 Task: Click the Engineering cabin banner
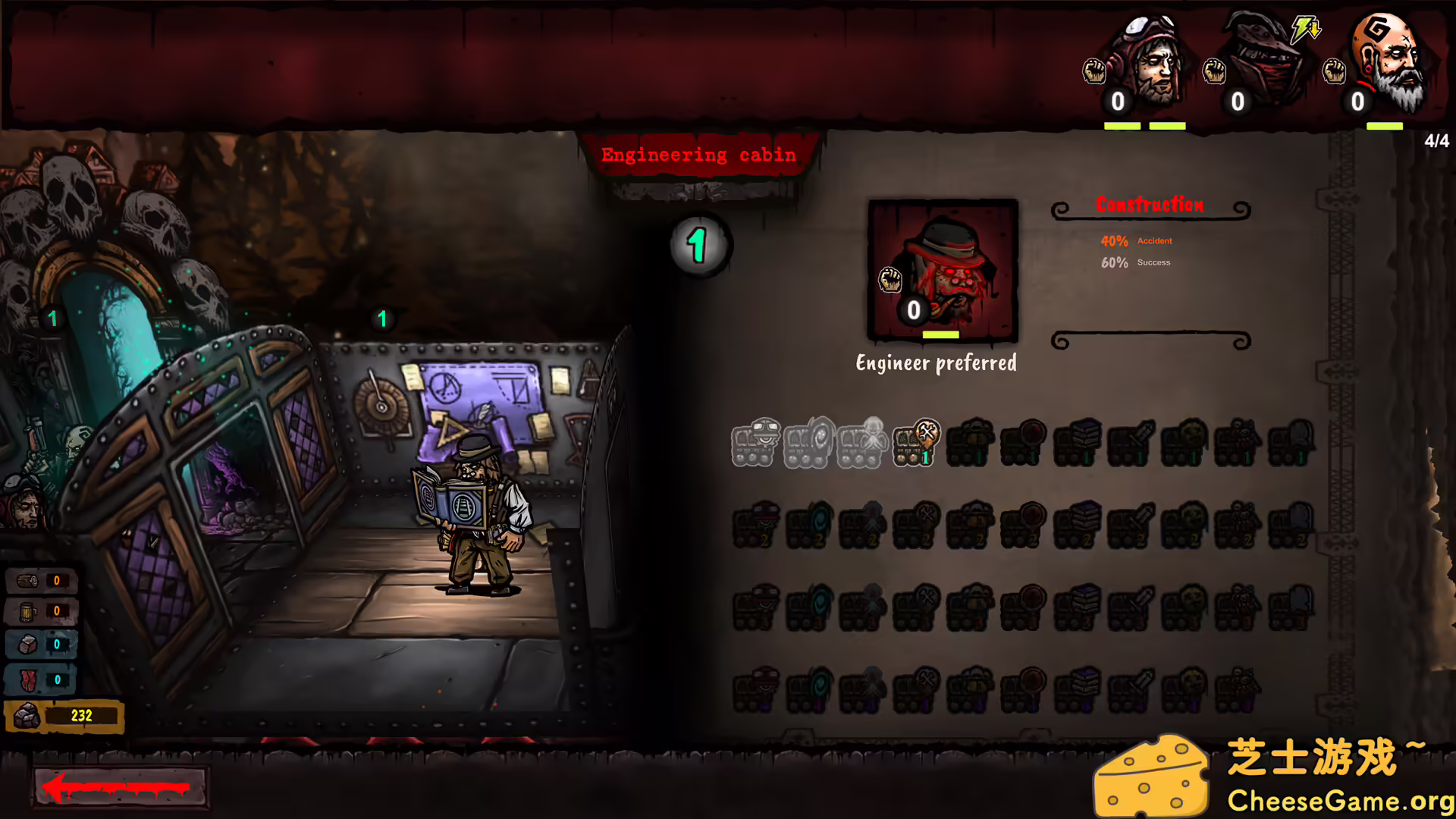(698, 154)
